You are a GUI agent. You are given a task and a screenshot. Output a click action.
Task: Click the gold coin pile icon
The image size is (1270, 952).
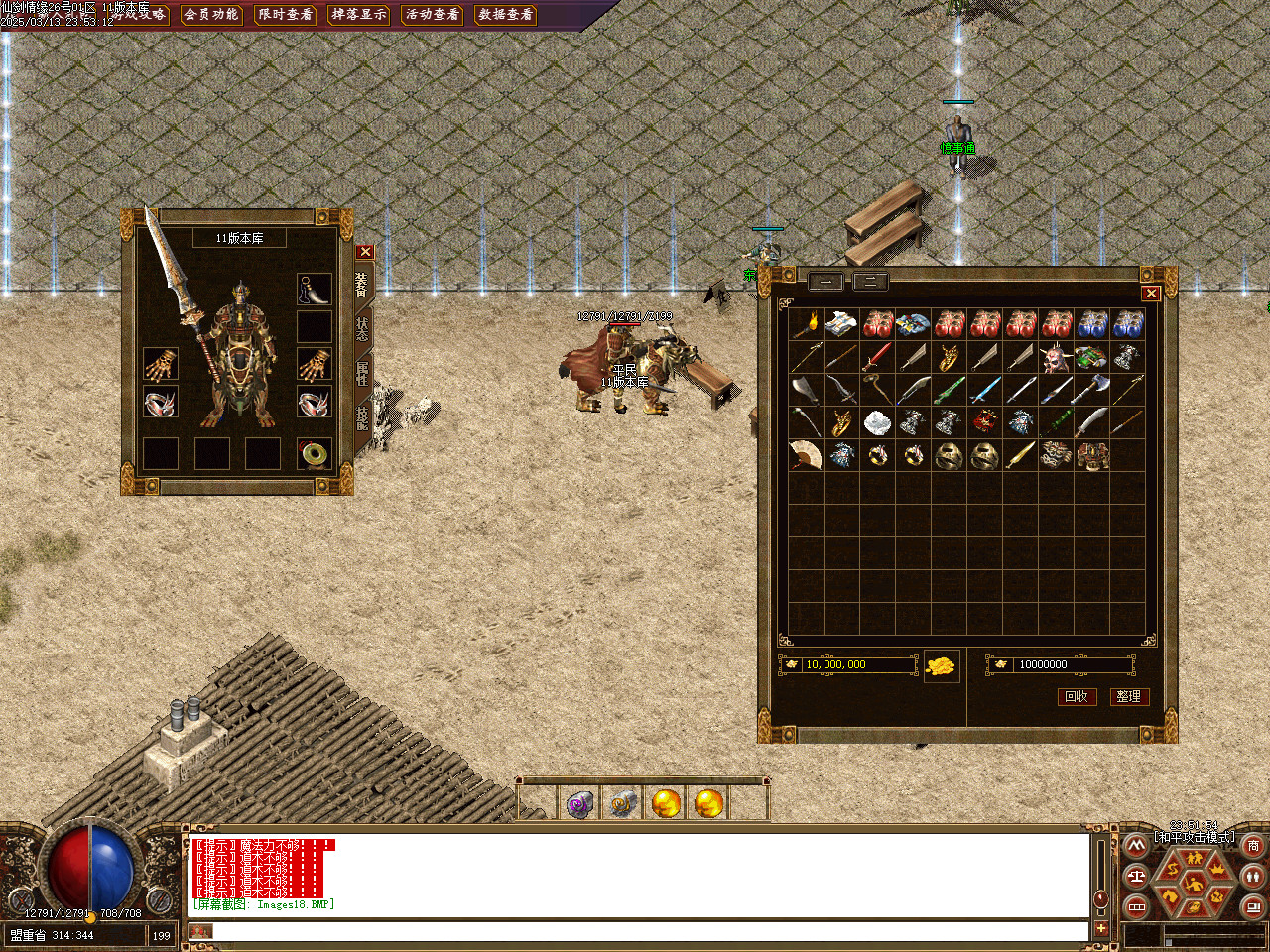tap(942, 665)
